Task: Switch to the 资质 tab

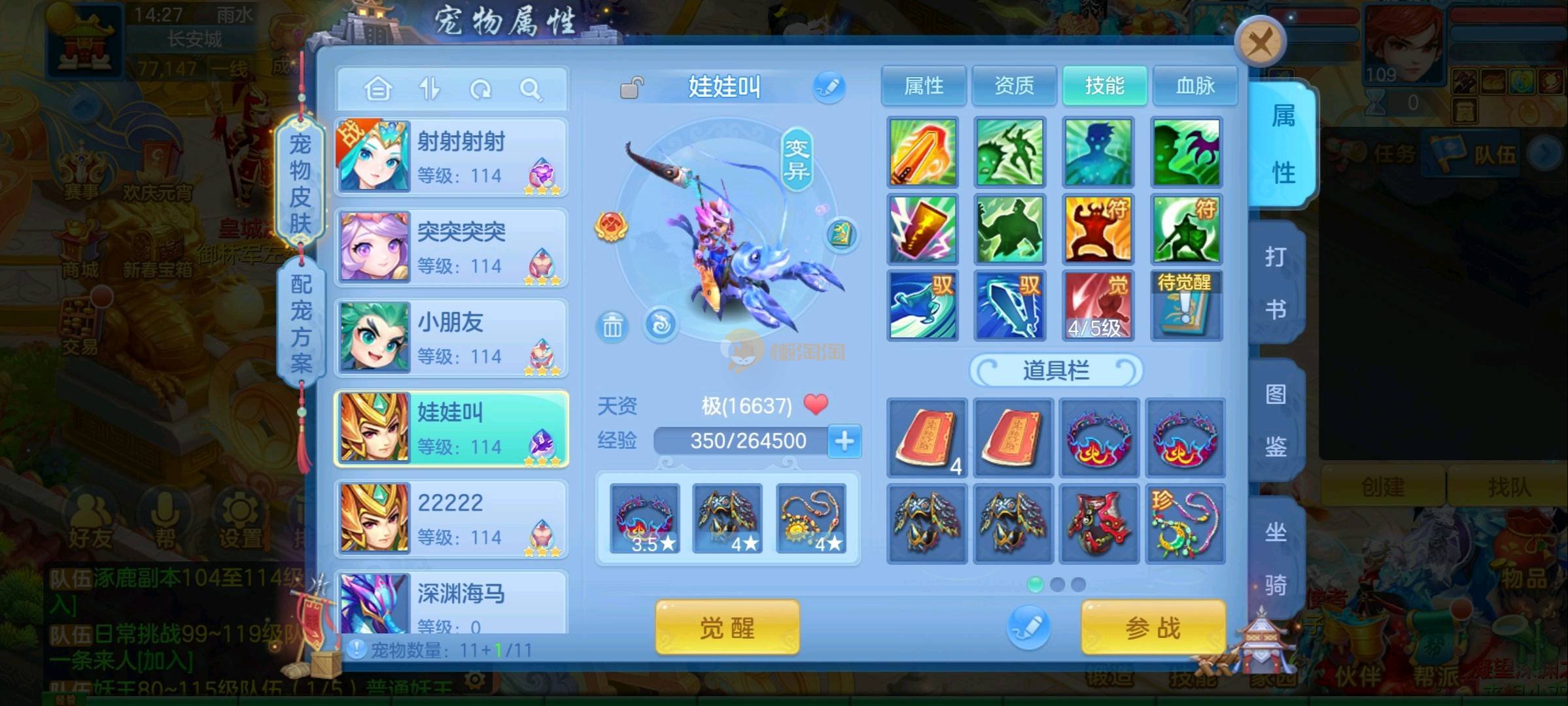Action: (x=1014, y=86)
